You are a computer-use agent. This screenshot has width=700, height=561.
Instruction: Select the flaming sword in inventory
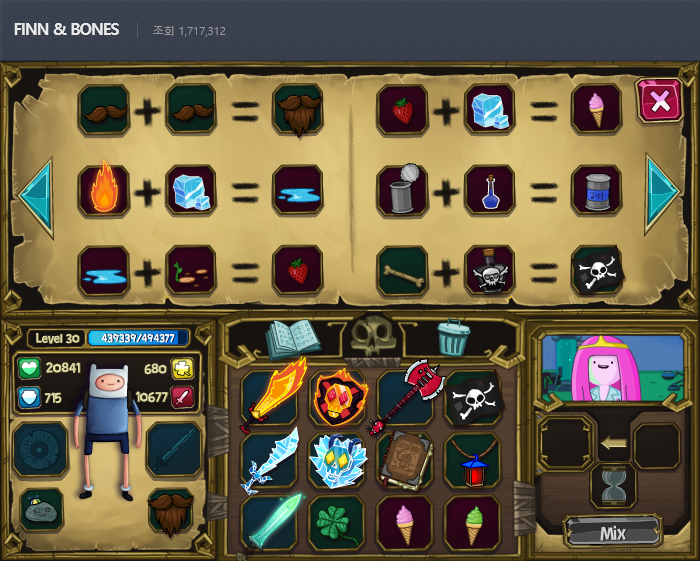tap(272, 397)
